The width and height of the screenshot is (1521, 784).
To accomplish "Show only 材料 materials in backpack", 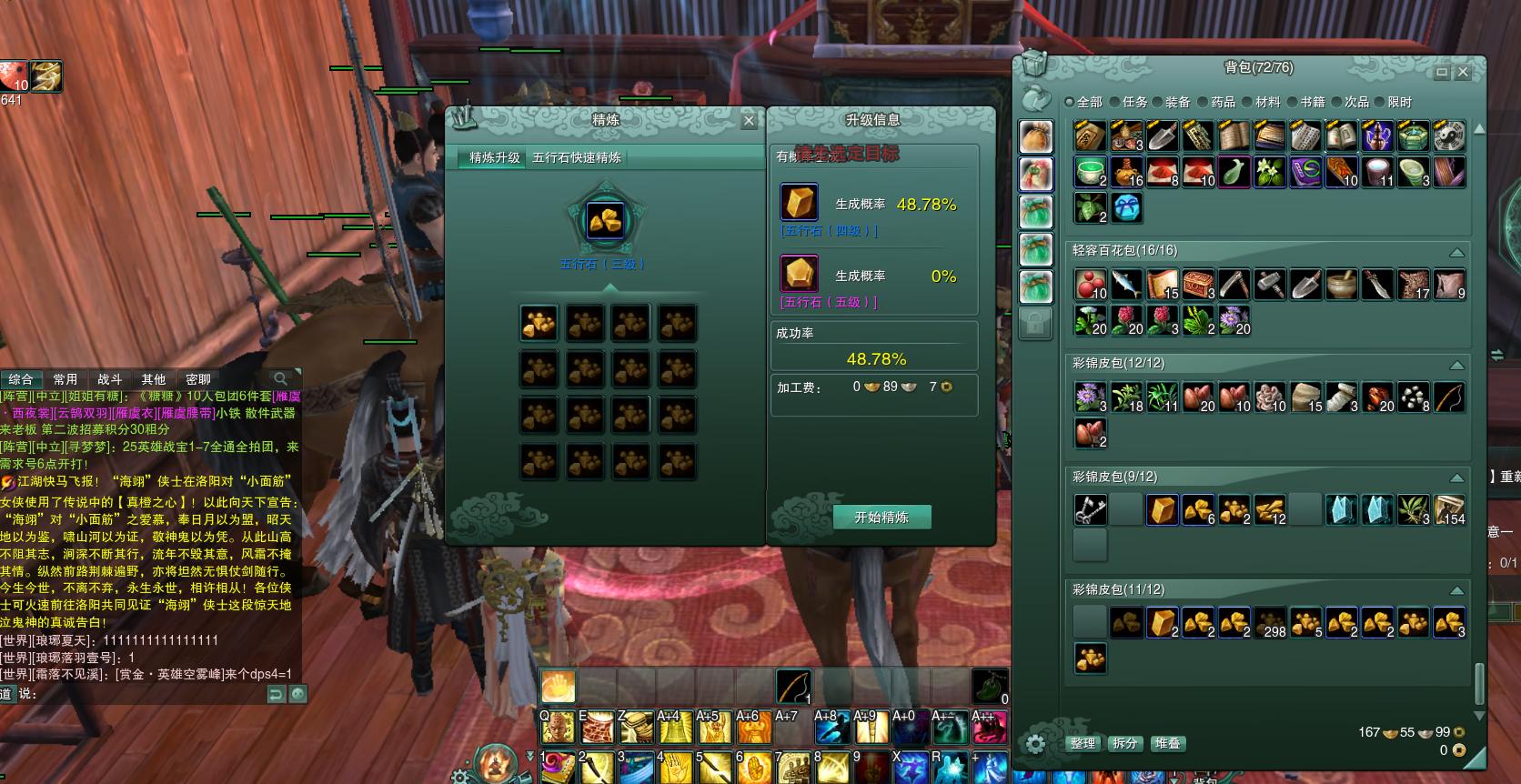I will point(1261,102).
